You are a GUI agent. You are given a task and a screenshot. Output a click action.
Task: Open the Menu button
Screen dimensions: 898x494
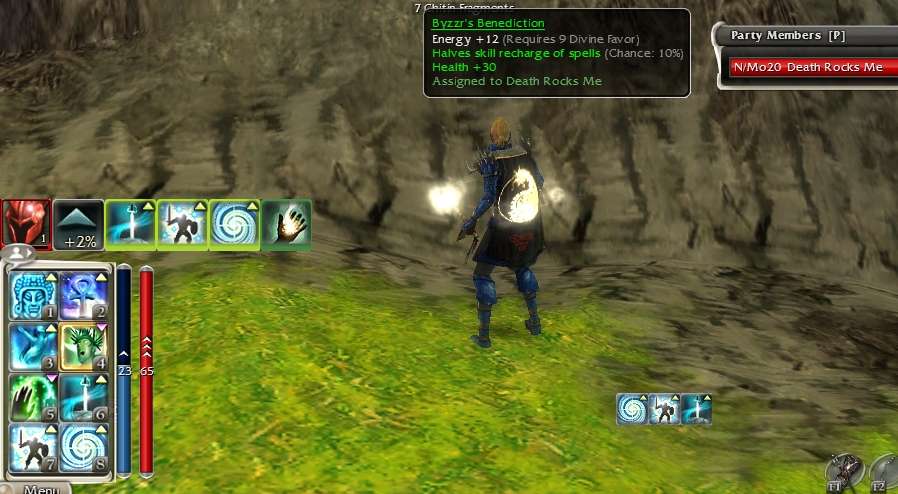pyautogui.click(x=42, y=488)
